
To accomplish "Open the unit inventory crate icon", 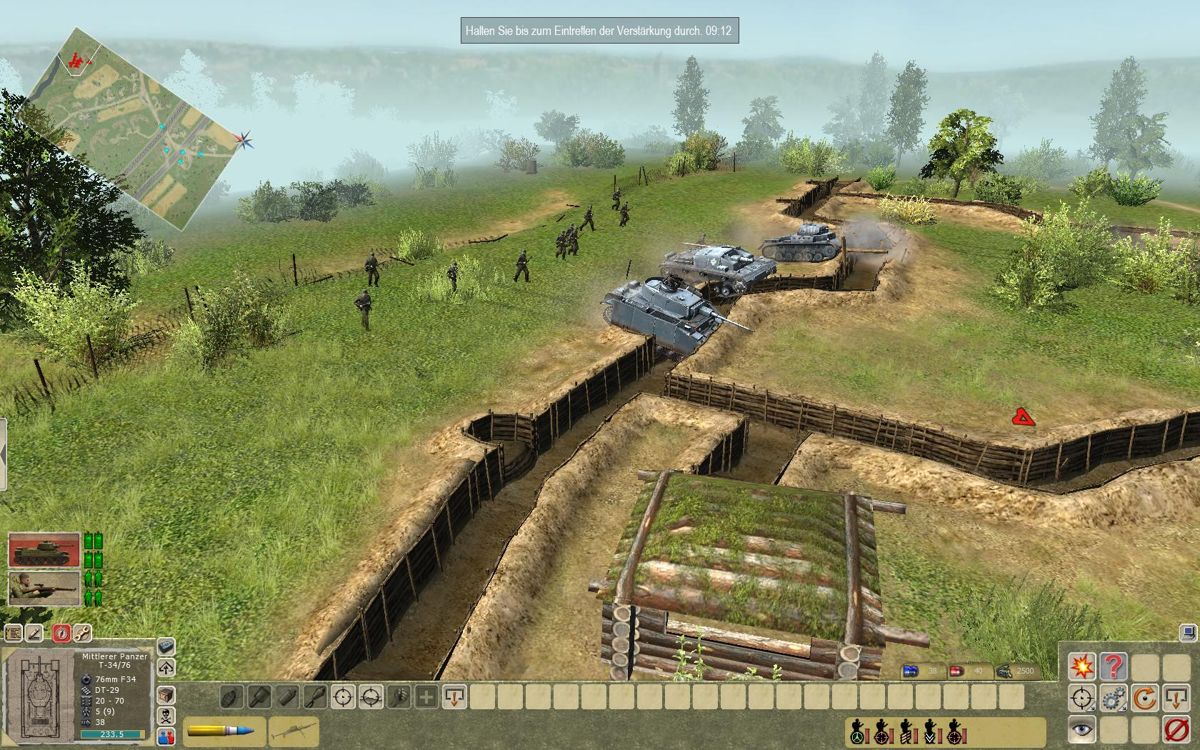I will 166,695.
